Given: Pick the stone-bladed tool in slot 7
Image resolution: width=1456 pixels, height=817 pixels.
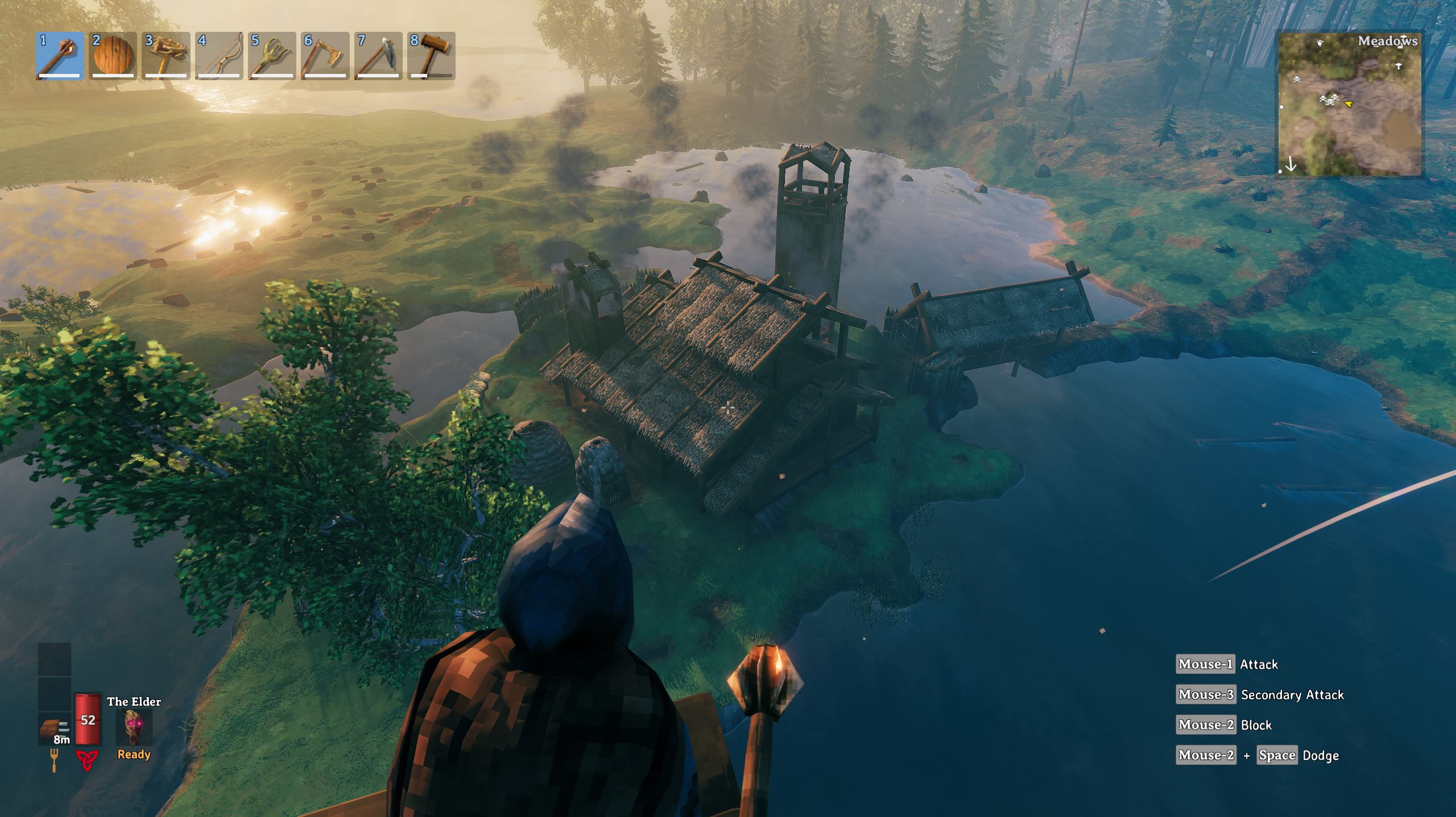Looking at the screenshot, I should click(378, 56).
